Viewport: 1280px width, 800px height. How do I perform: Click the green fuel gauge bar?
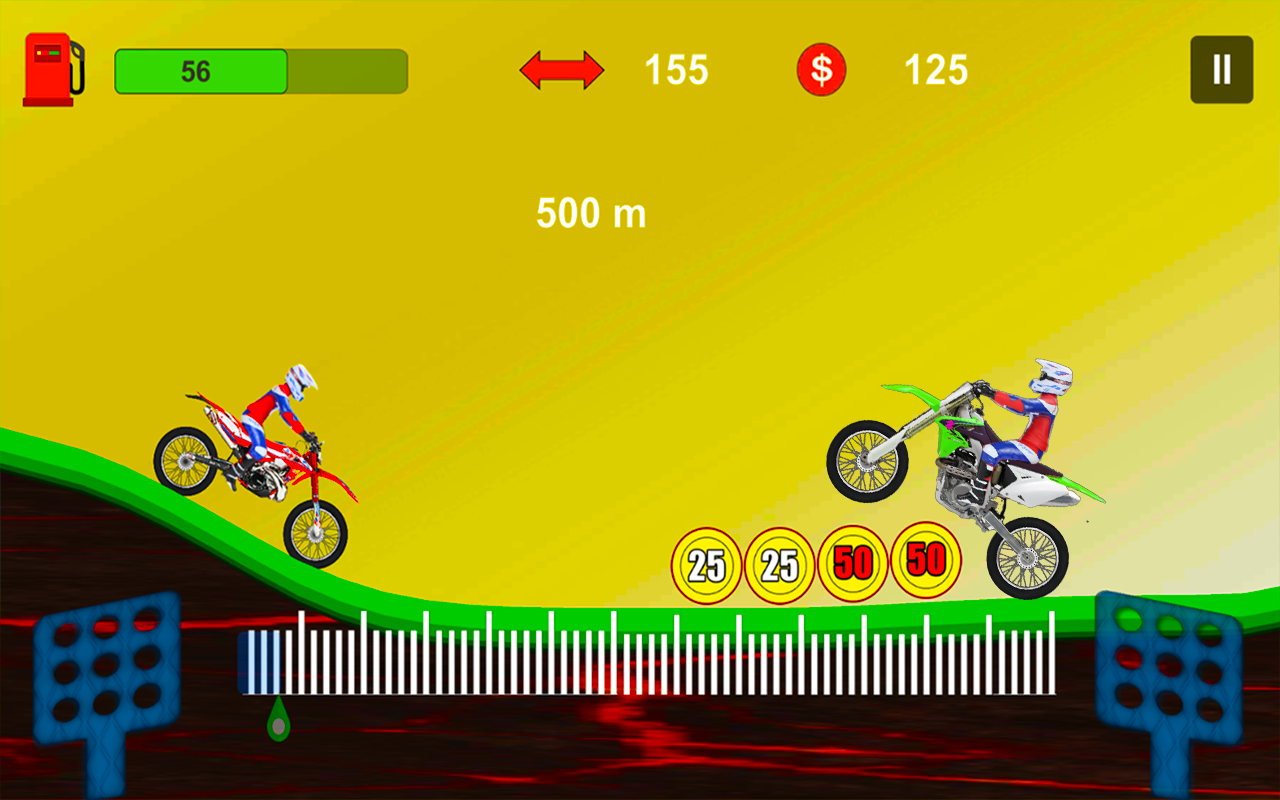click(200, 70)
